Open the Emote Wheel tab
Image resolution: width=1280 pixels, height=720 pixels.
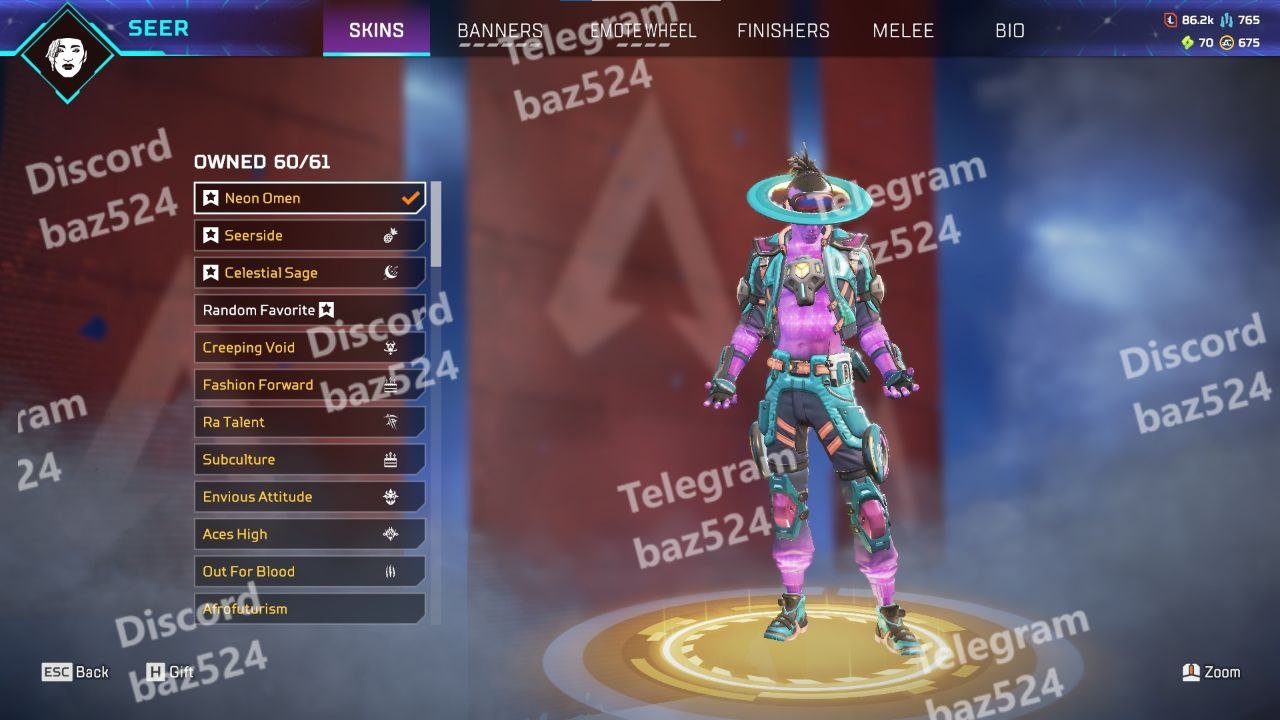643,31
